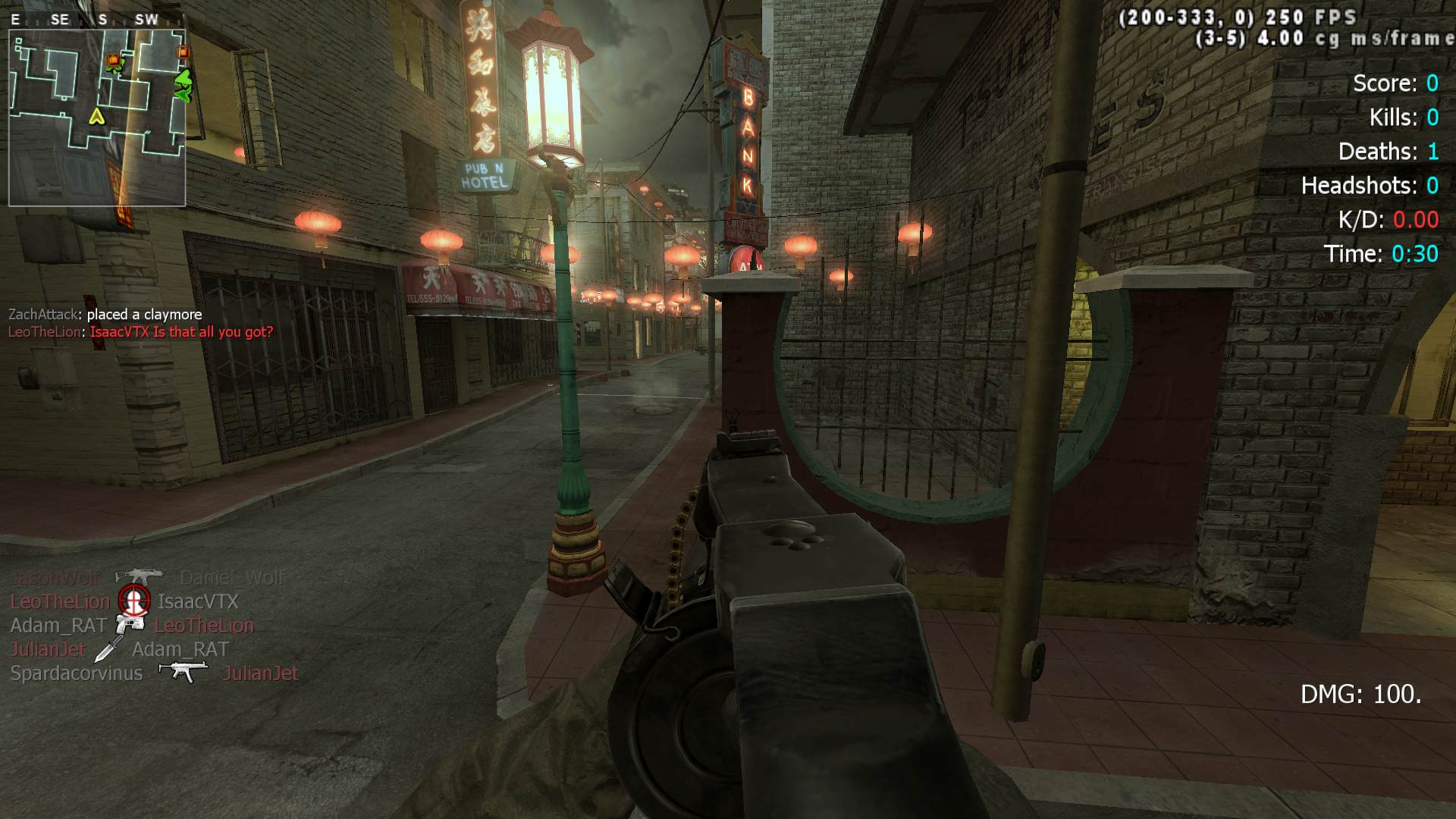Image resolution: width=1456 pixels, height=819 pixels.
Task: Click the pistol icon beside Adam_RAT
Action: pyautogui.click(x=130, y=625)
